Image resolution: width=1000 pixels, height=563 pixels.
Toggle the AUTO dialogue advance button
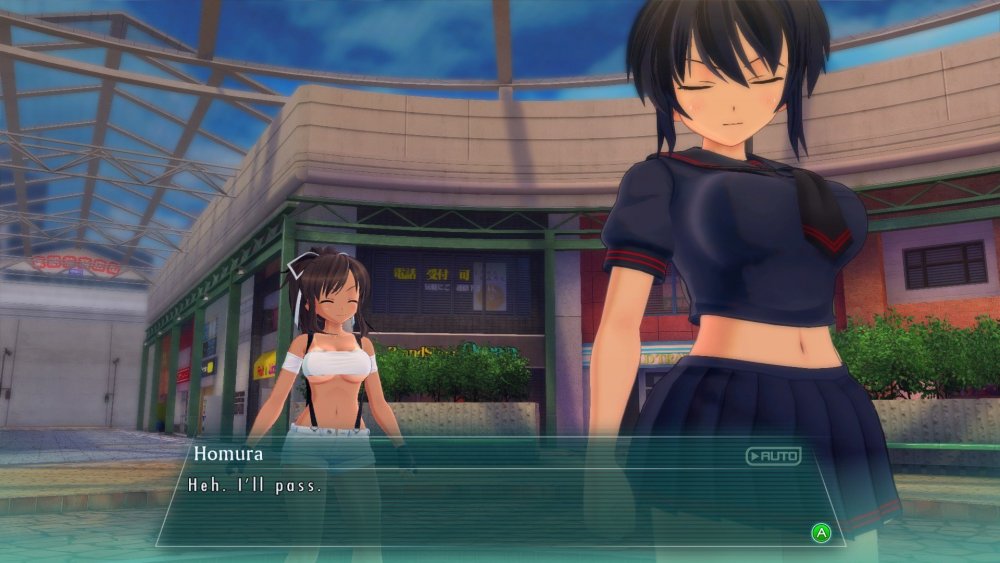coord(773,456)
